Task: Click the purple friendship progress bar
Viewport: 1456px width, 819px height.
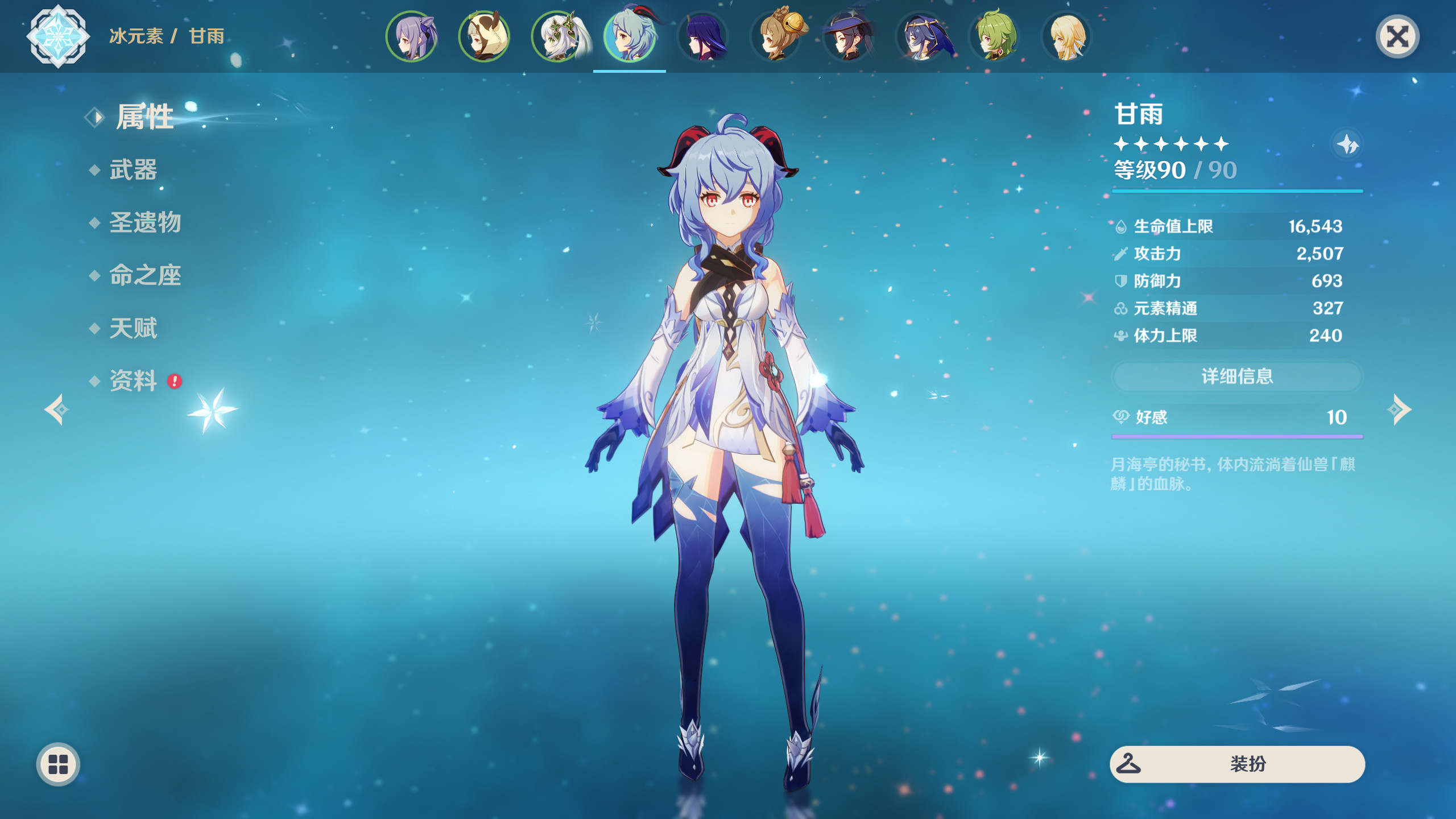Action: click(1236, 437)
